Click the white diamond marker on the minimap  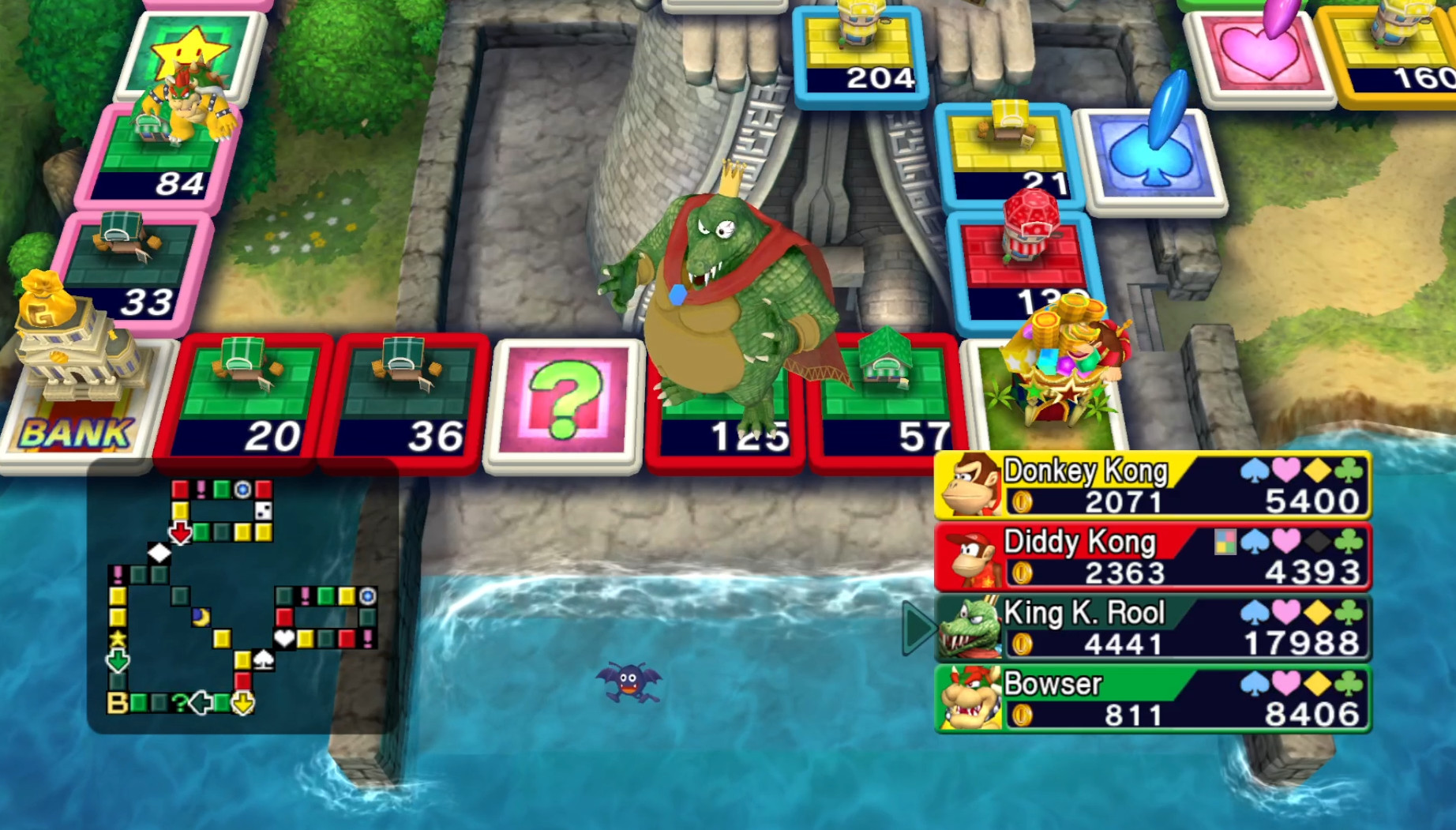pyautogui.click(x=159, y=553)
